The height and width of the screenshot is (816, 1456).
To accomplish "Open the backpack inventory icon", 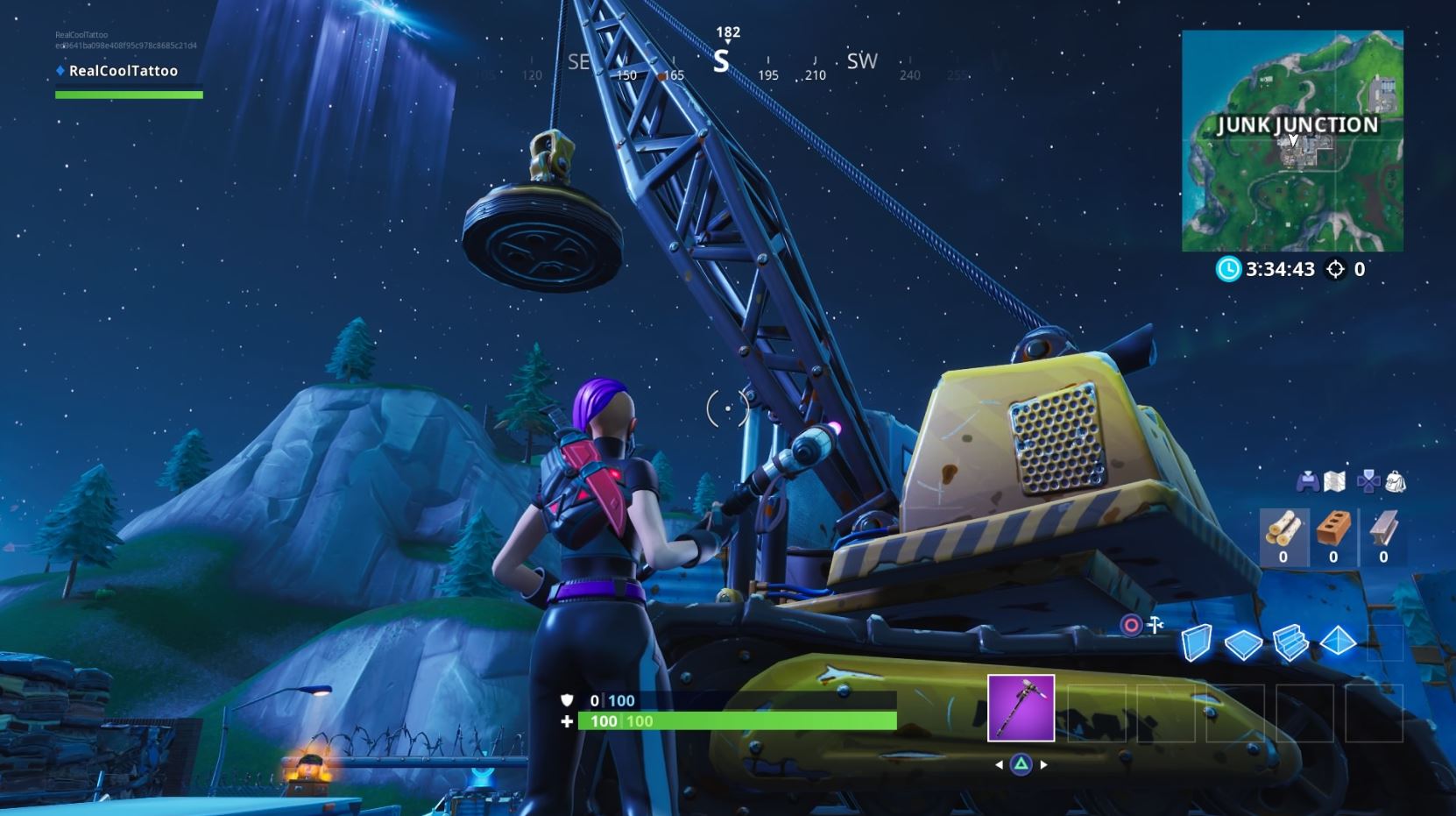I will (x=1395, y=483).
